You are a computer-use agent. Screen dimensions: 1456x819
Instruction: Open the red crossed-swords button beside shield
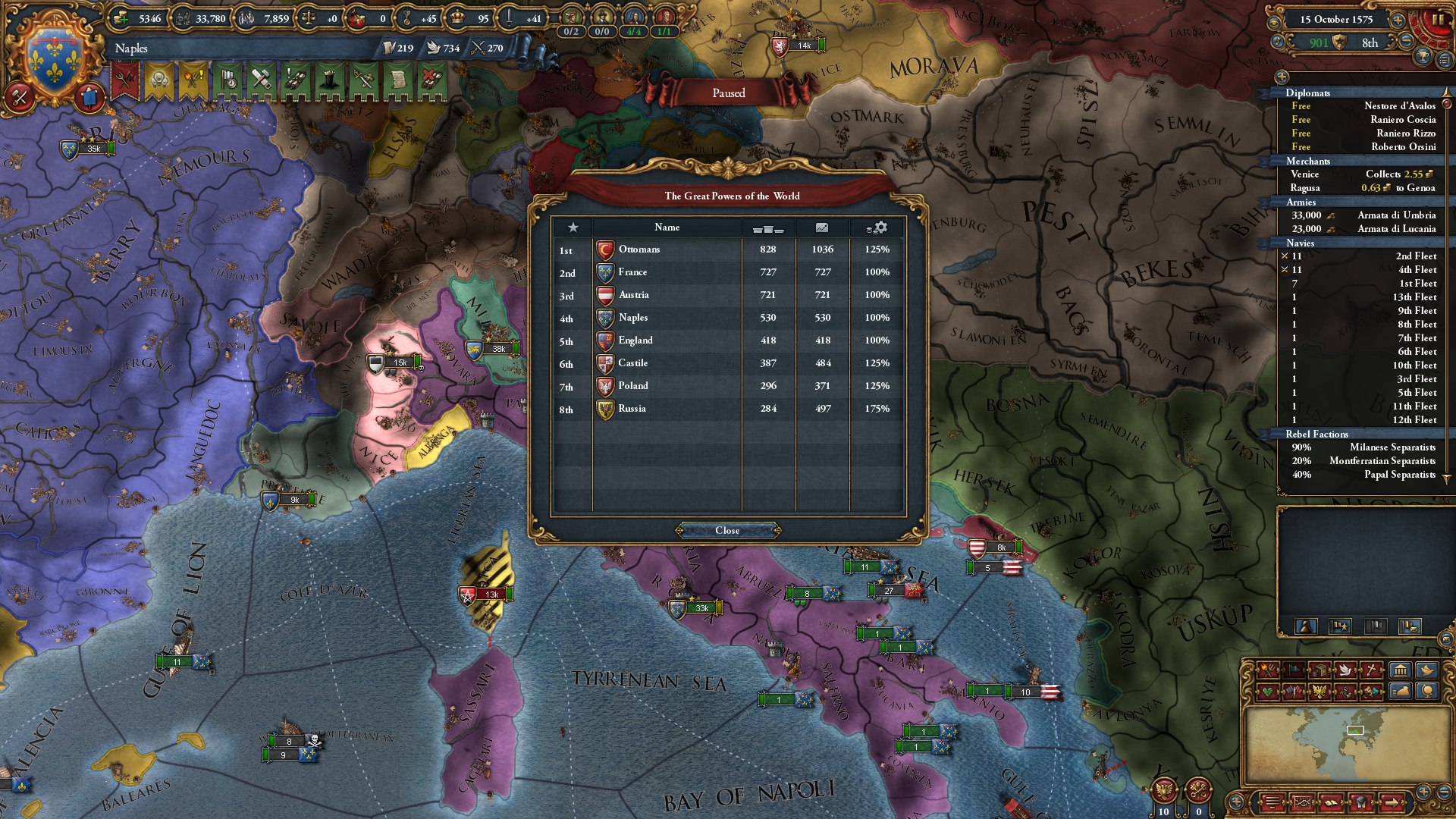[x=19, y=97]
